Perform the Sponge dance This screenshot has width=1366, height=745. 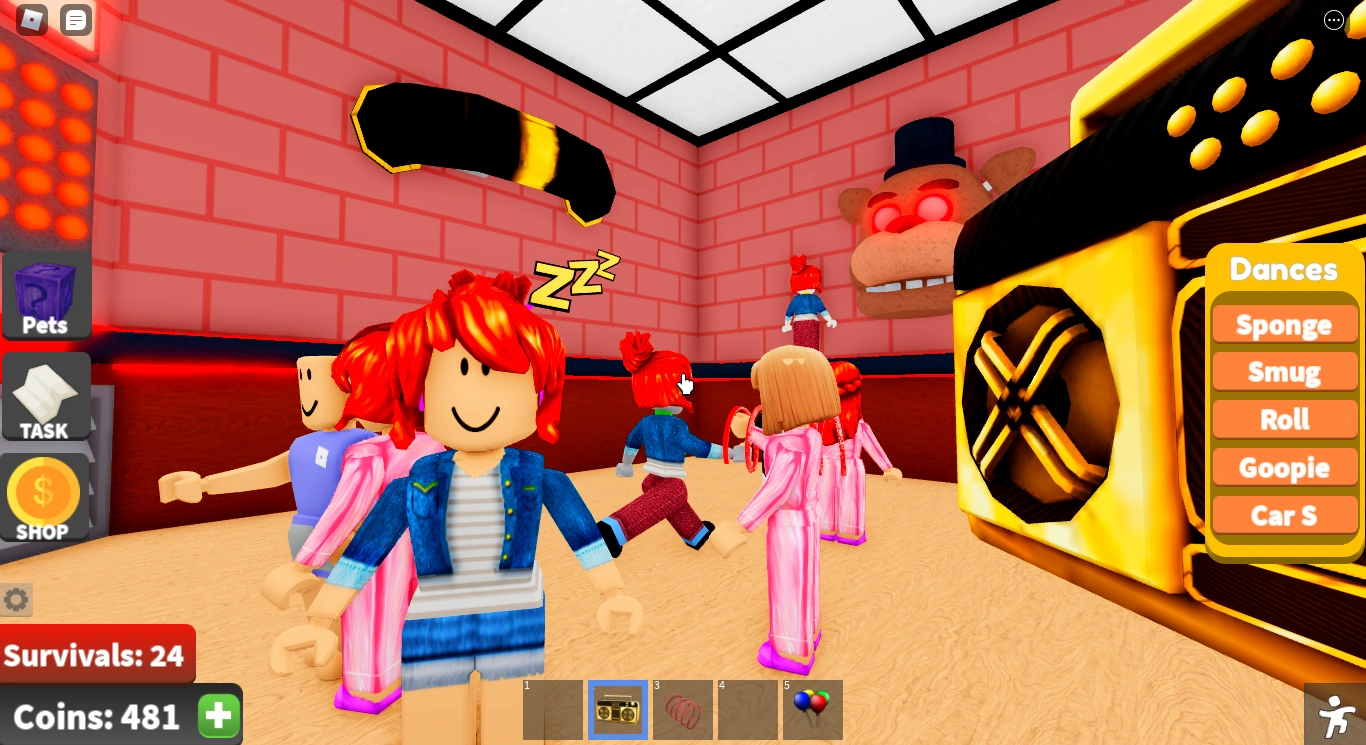[x=1284, y=324]
